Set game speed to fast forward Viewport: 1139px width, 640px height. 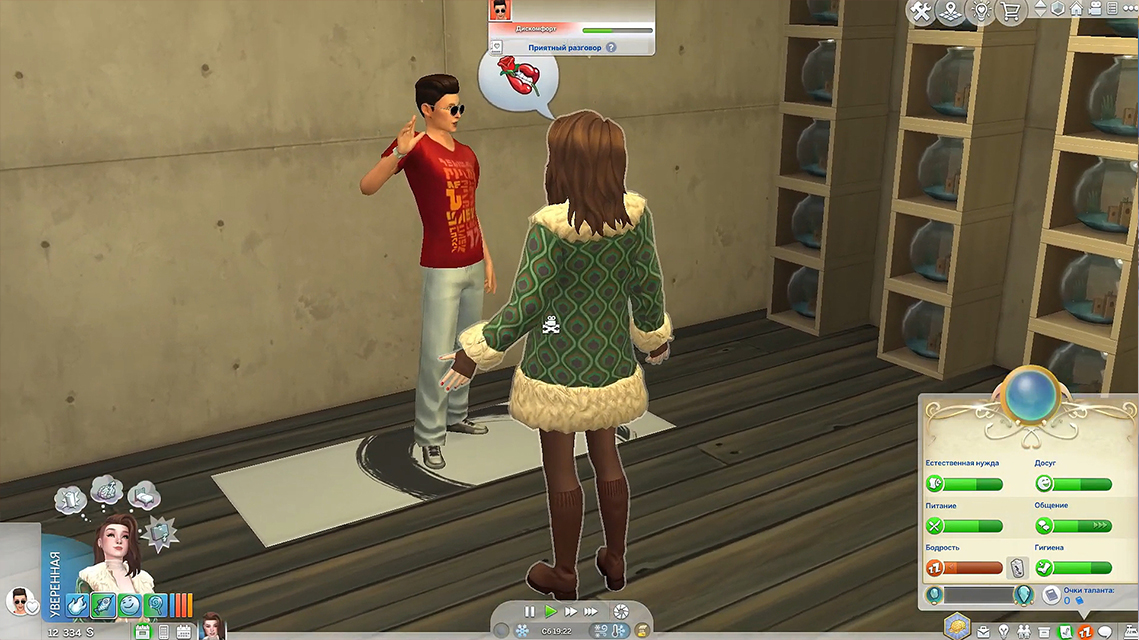pyautogui.click(x=571, y=611)
